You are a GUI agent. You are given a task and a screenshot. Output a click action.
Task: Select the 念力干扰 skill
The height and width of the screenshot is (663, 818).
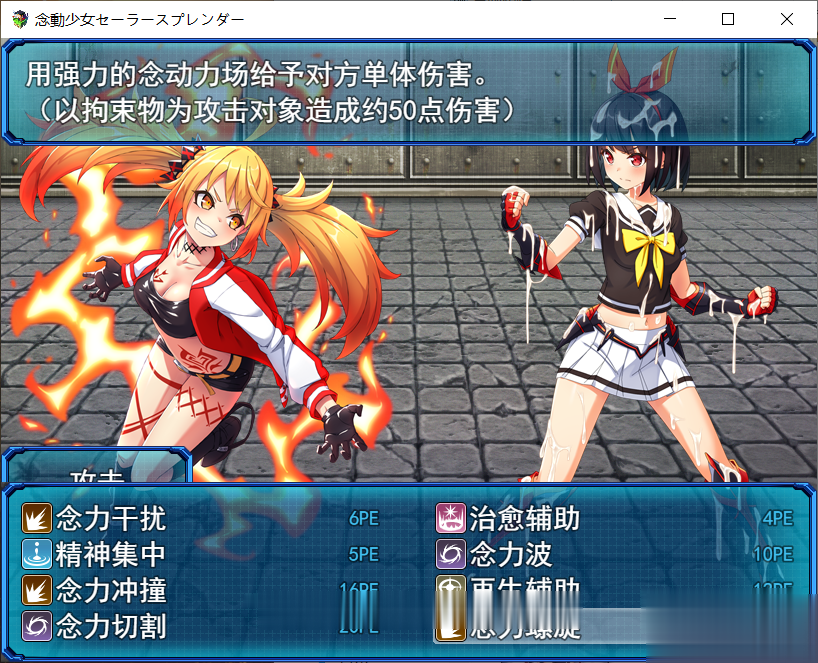click(111, 518)
